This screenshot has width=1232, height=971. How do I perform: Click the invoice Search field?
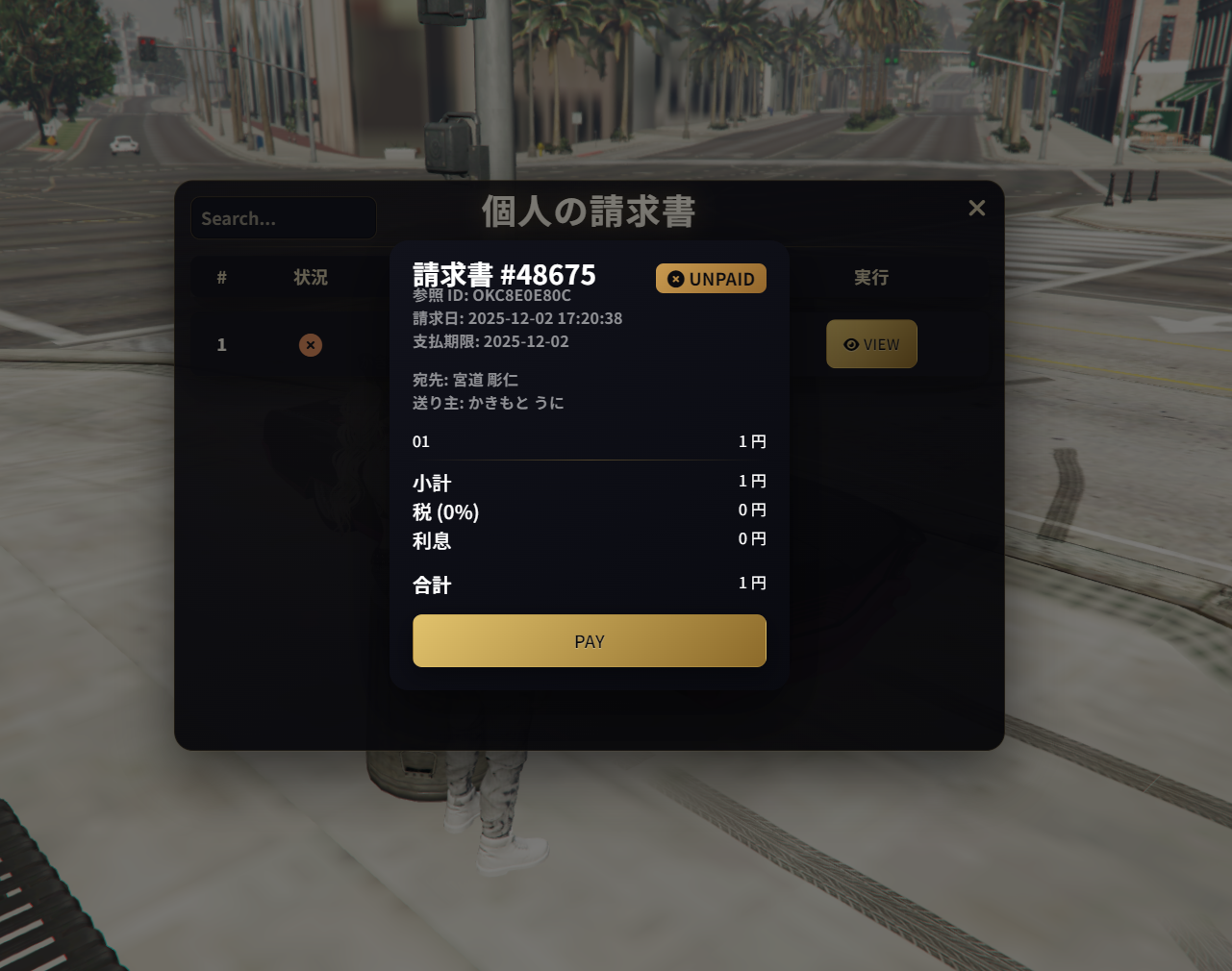[x=283, y=218]
